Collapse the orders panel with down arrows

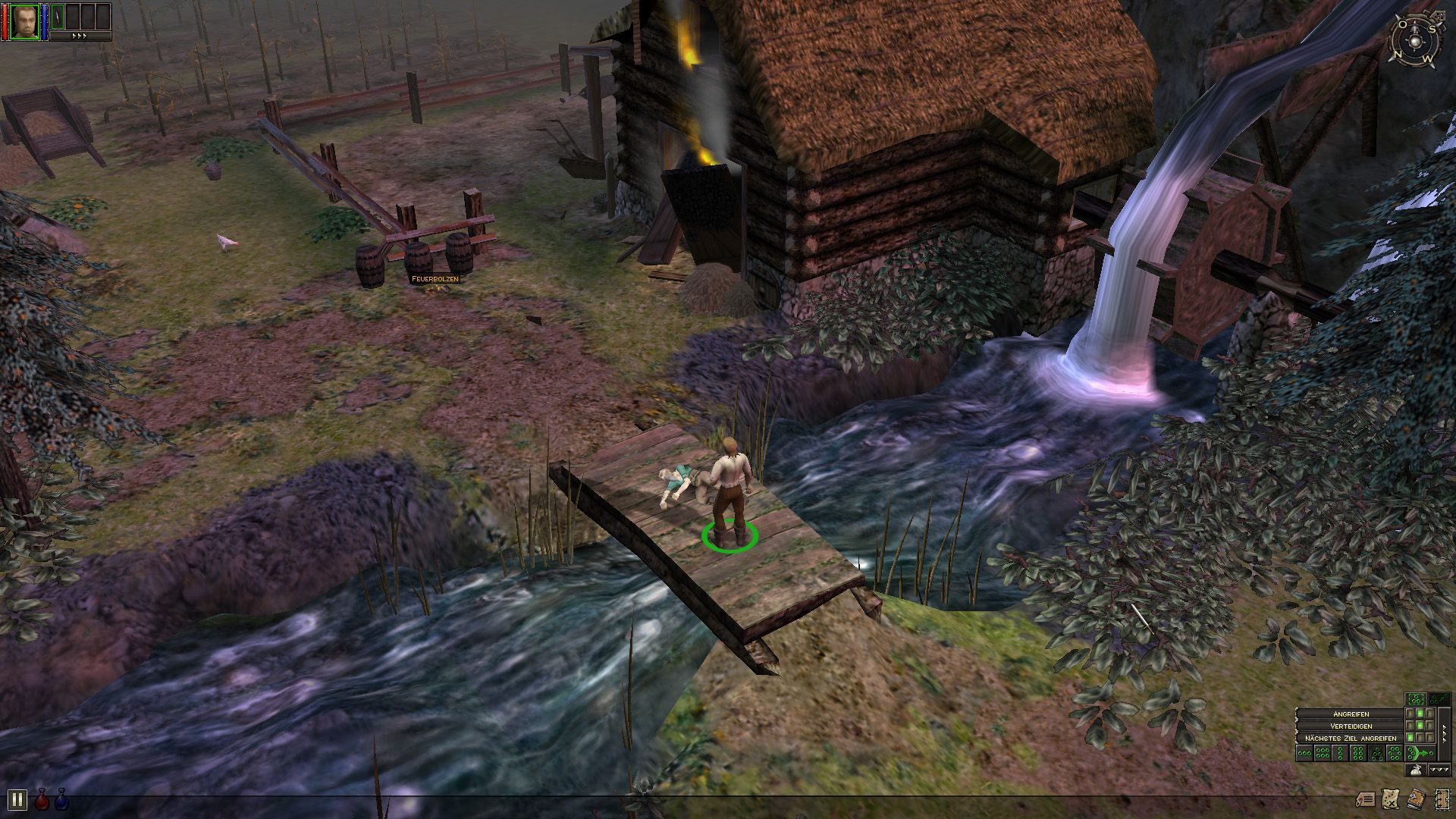(x=1439, y=770)
